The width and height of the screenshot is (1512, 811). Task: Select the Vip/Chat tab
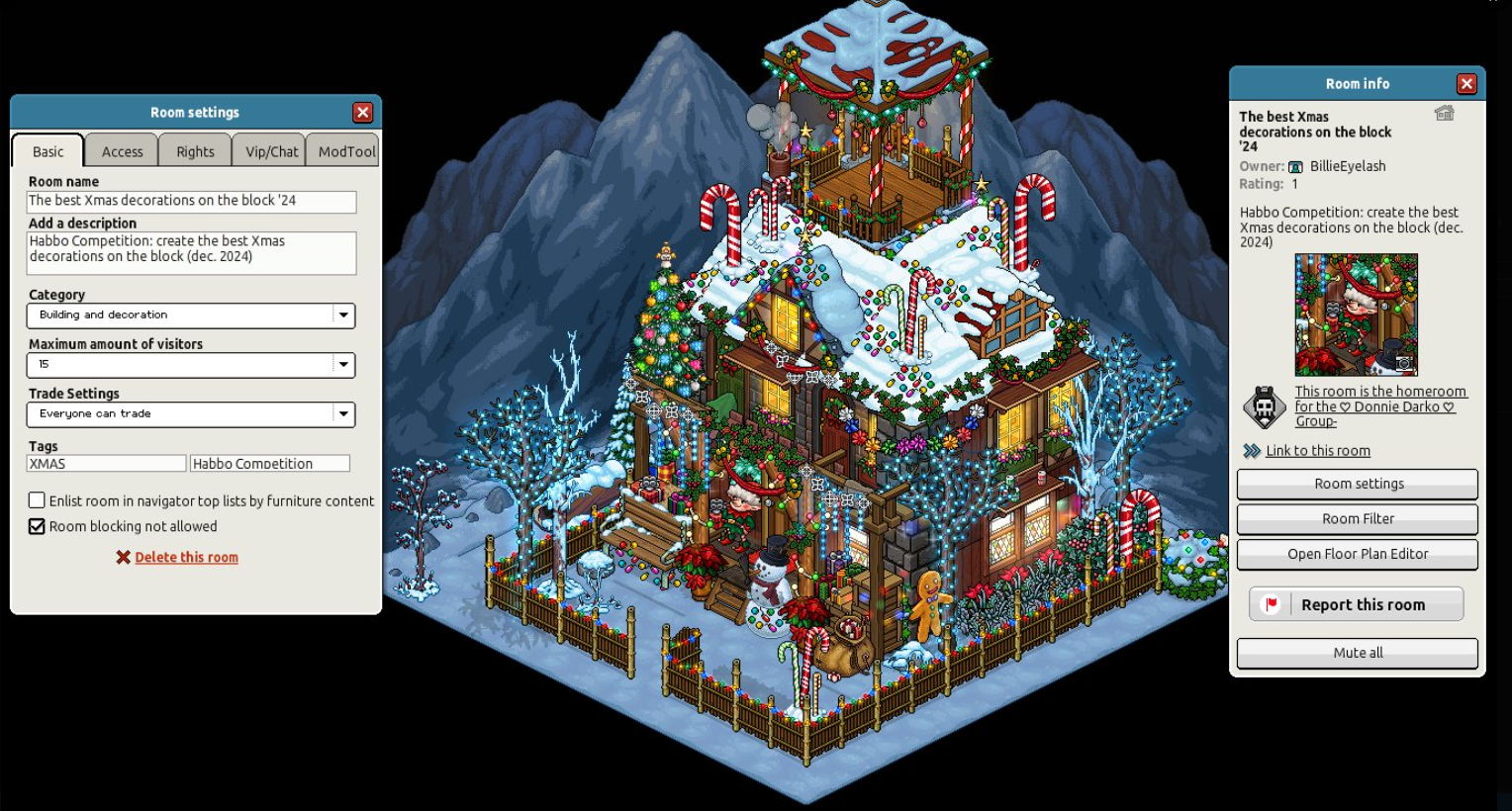point(271,151)
